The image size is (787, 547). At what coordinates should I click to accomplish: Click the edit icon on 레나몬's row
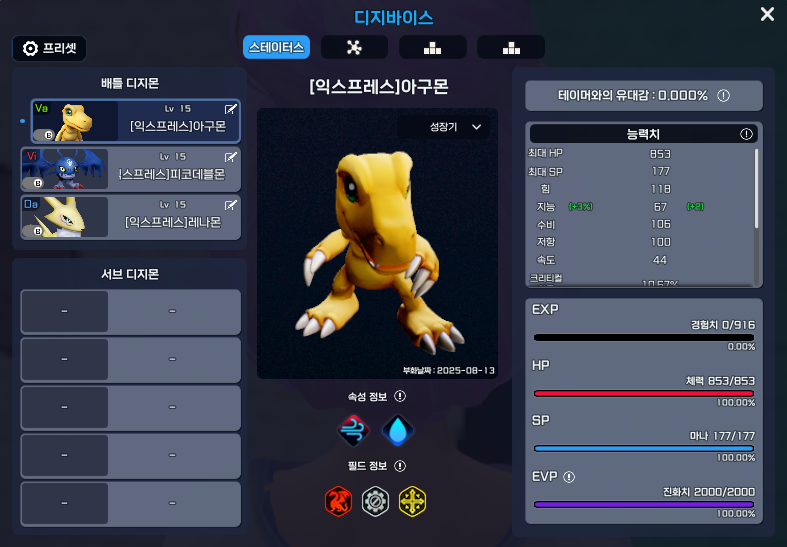231,204
